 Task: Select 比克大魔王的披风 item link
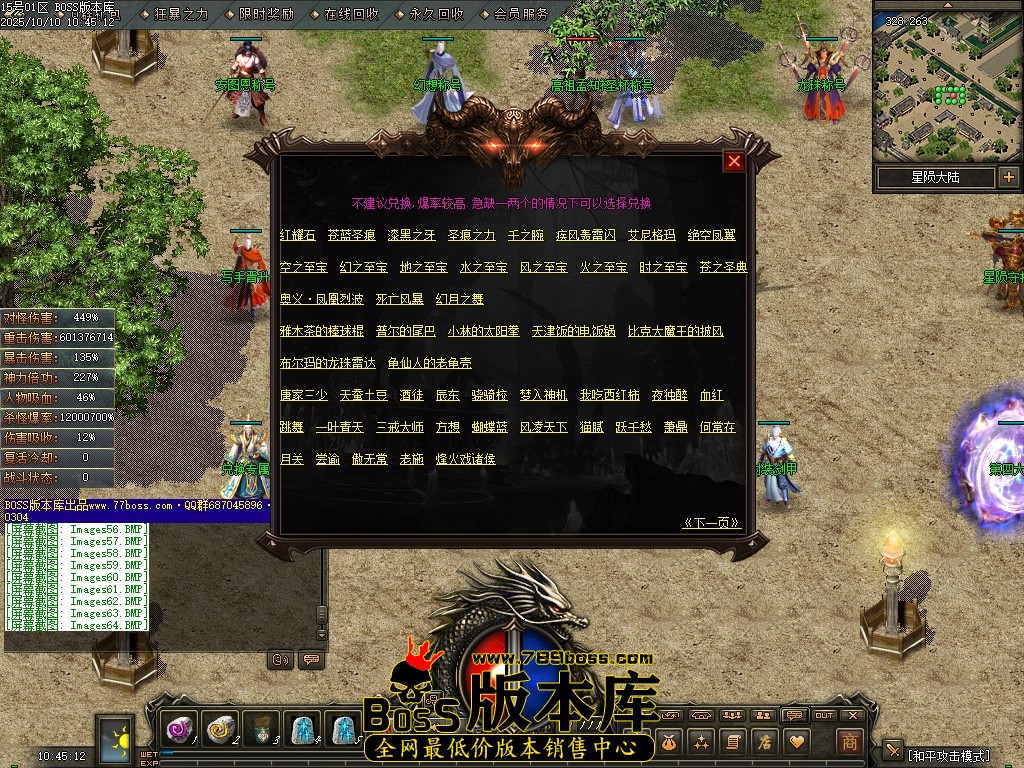675,331
